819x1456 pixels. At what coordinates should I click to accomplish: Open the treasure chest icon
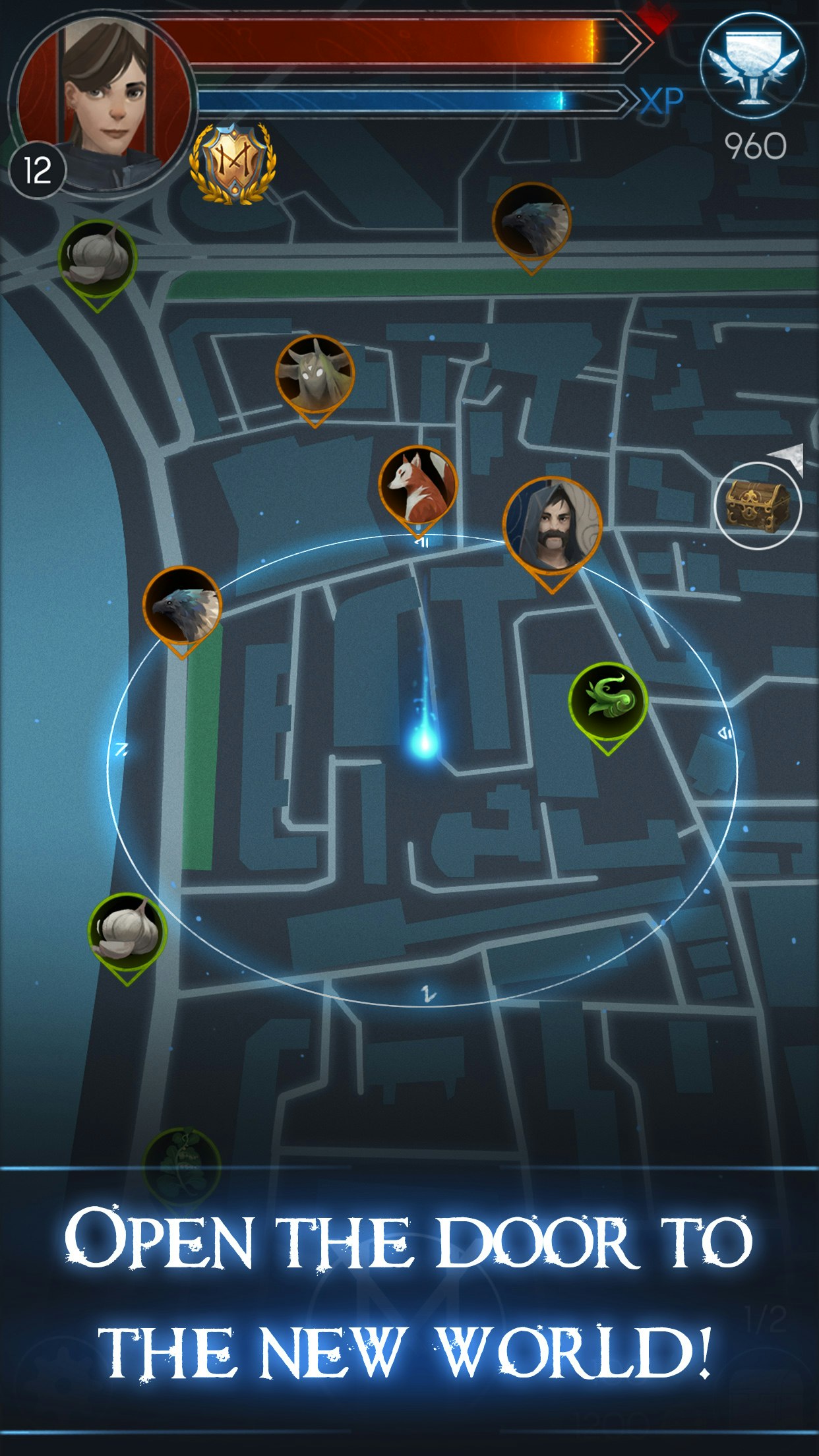point(758,506)
